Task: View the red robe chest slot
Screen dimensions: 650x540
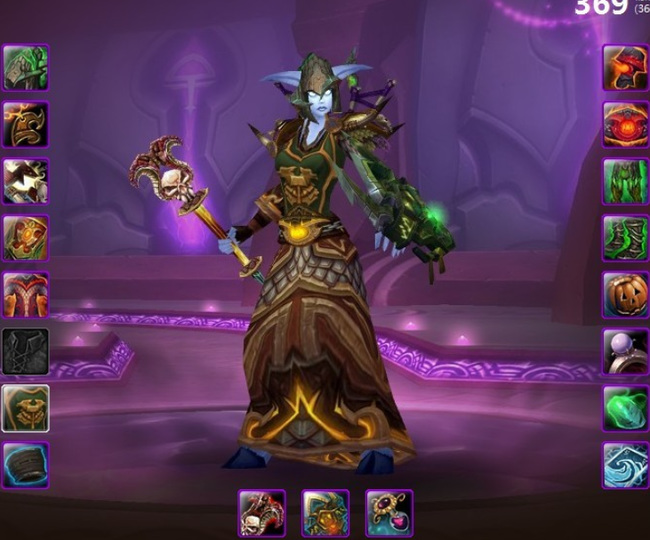Action: click(25, 295)
